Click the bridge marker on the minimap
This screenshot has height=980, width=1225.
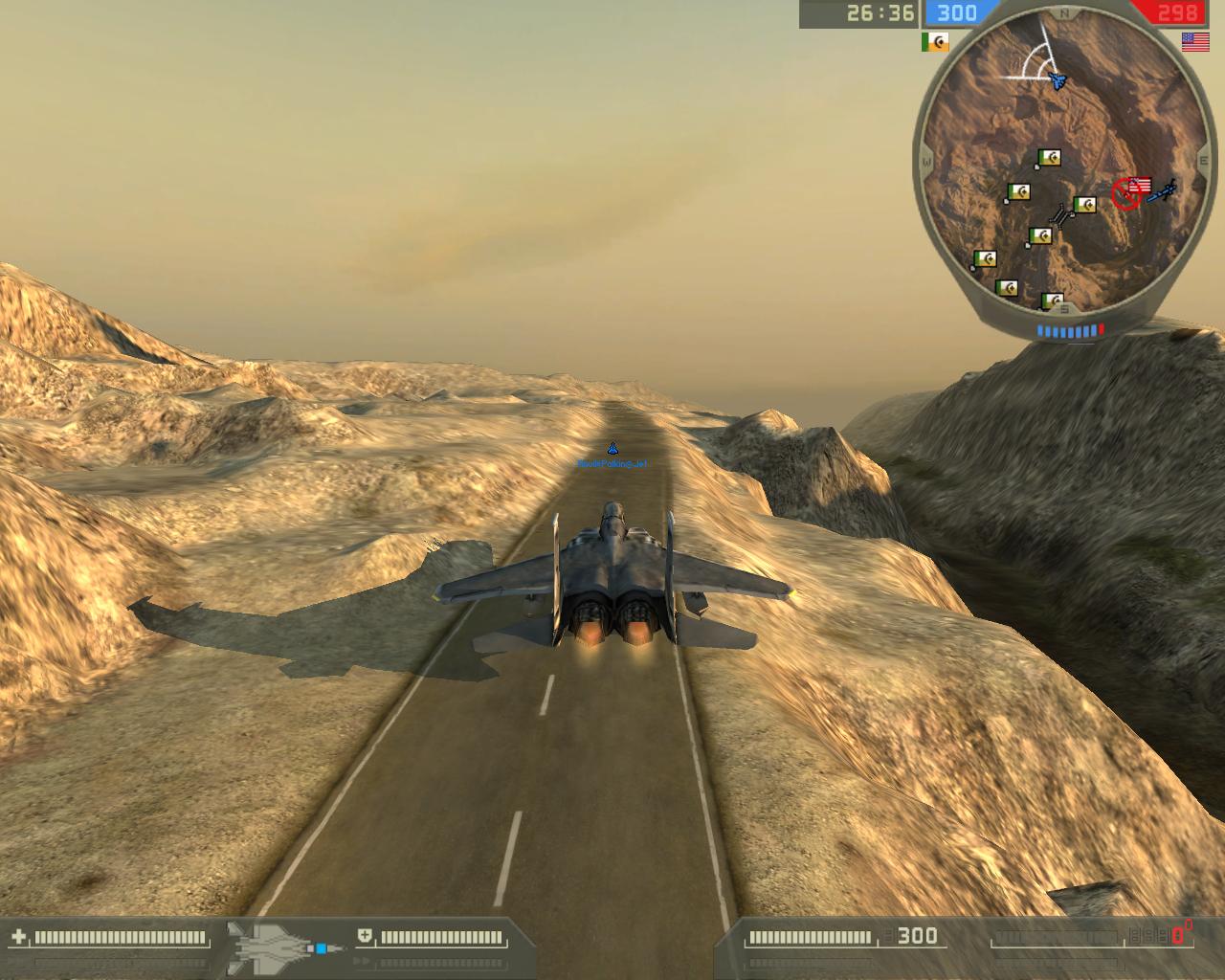pyautogui.click(x=1060, y=215)
